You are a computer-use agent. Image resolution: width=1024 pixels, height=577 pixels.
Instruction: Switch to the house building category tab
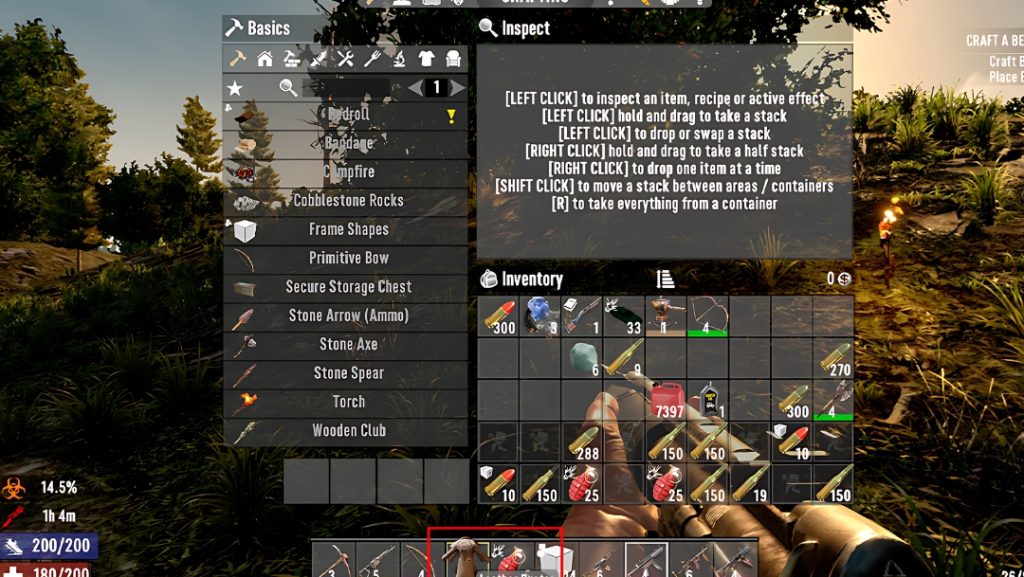265,59
